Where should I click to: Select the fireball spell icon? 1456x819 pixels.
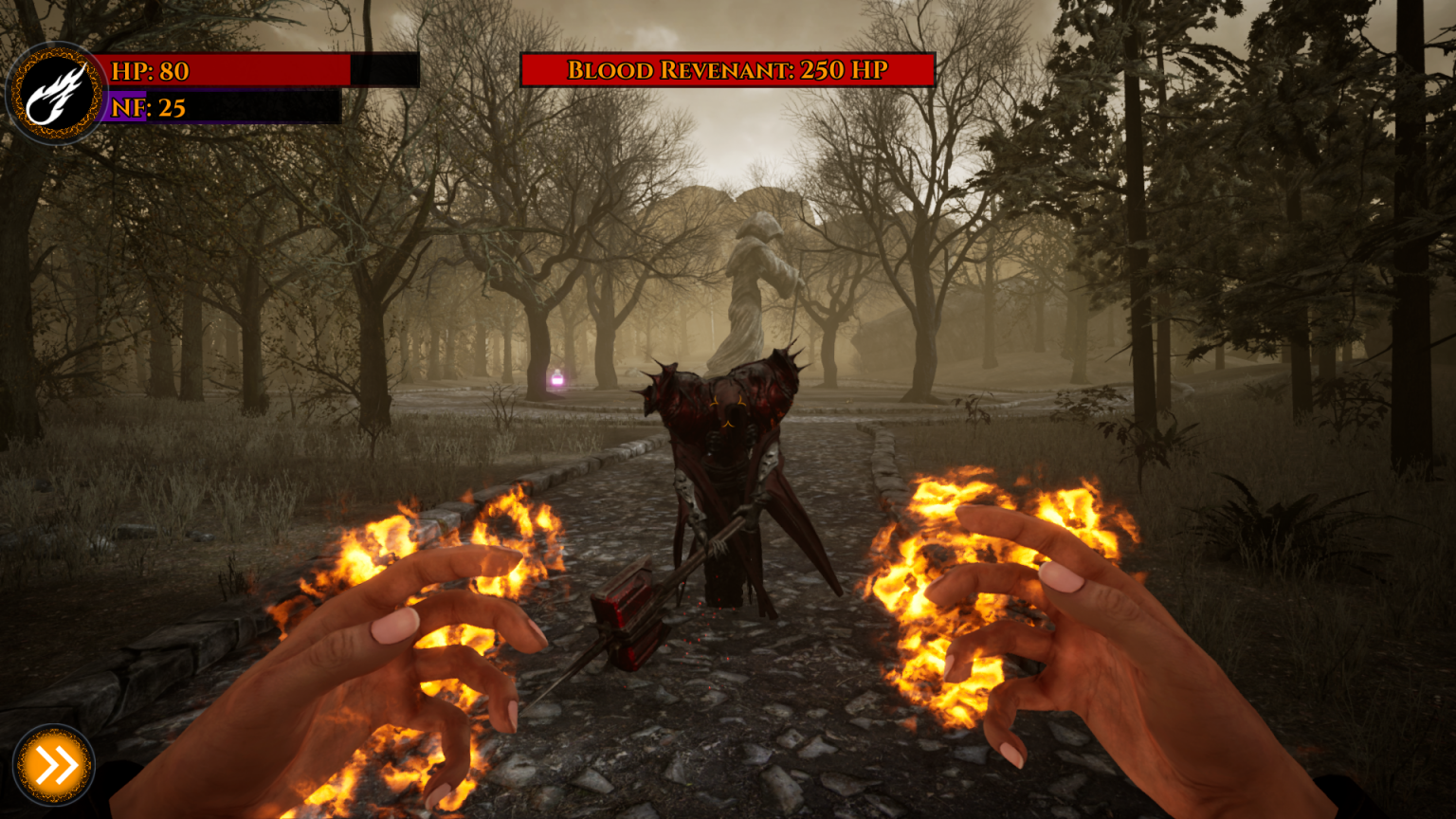coord(56,95)
